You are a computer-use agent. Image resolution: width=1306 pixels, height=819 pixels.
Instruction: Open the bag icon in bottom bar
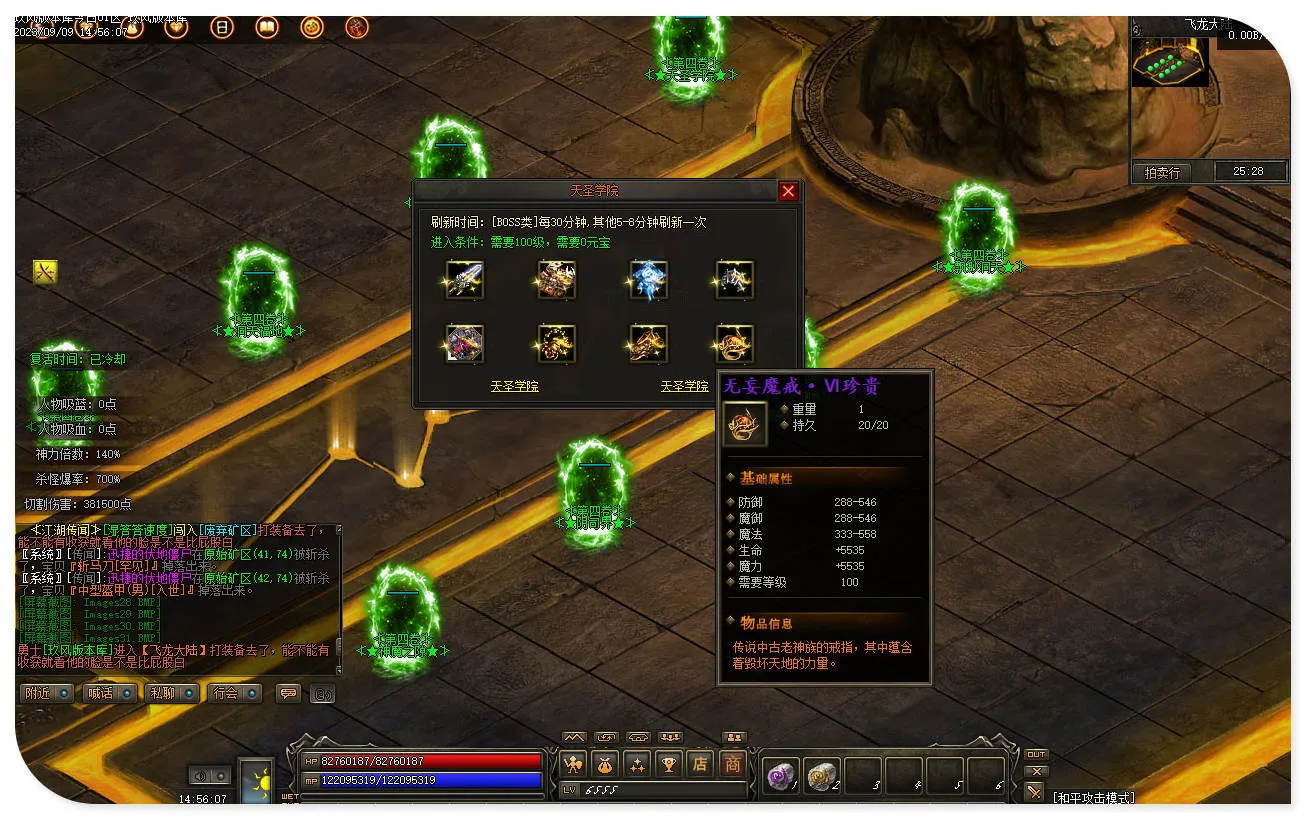(x=604, y=764)
